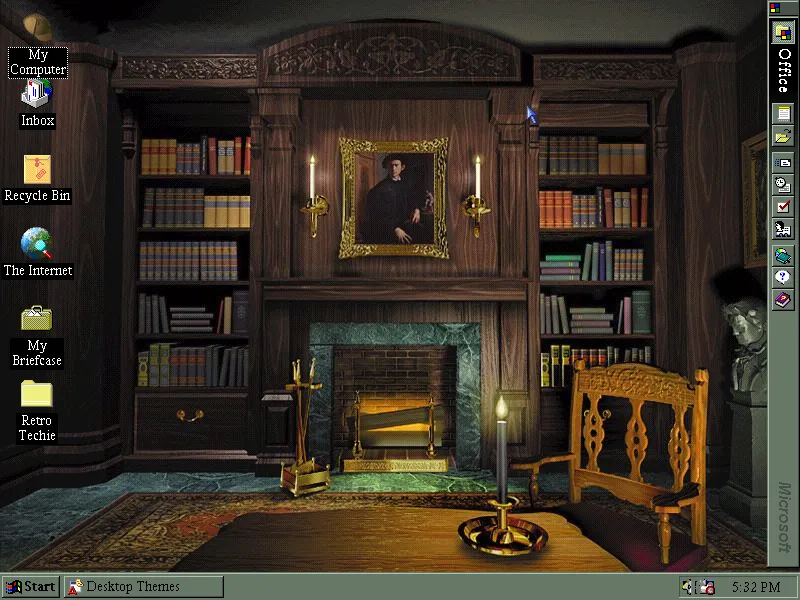Click the clock showing 5:32 PM
This screenshot has height=600, width=800.
(755, 587)
